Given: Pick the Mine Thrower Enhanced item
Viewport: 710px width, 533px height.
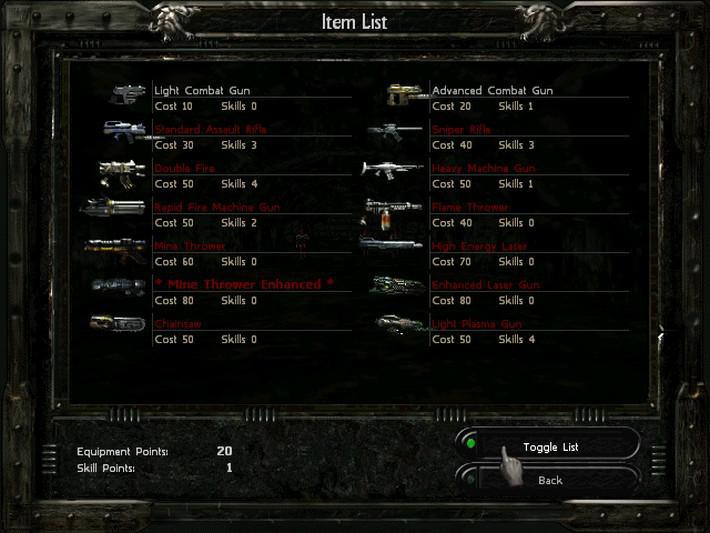Looking at the screenshot, I should coord(244,285).
